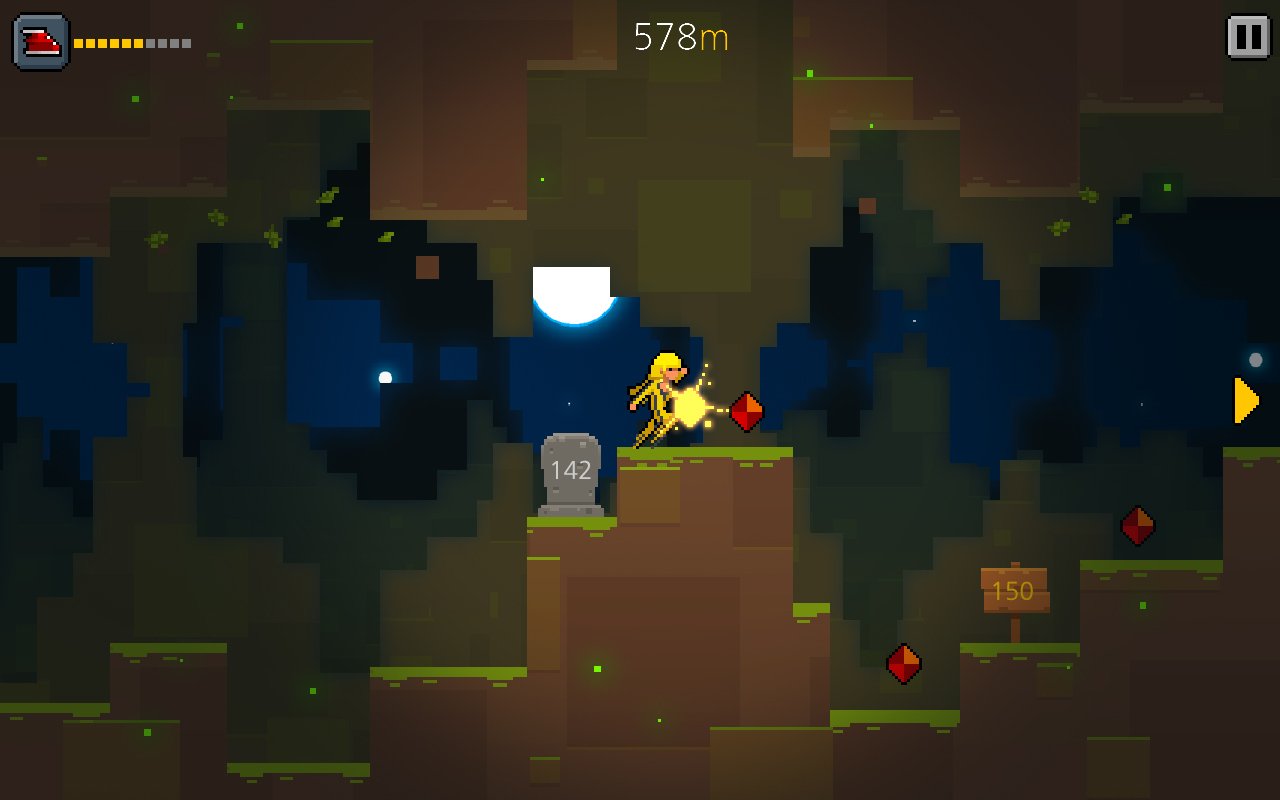Viewport: 1280px width, 800px height.
Task: Tap the yellow arrow speed indicator
Action: tap(1244, 399)
